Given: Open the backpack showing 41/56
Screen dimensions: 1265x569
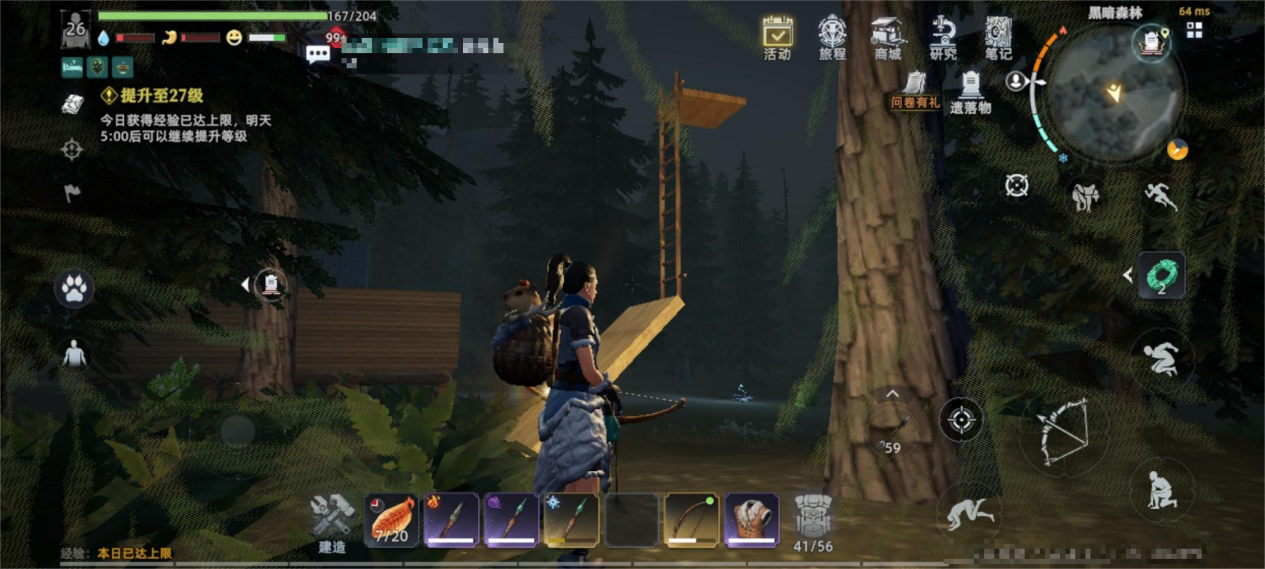Looking at the screenshot, I should pos(813,519).
